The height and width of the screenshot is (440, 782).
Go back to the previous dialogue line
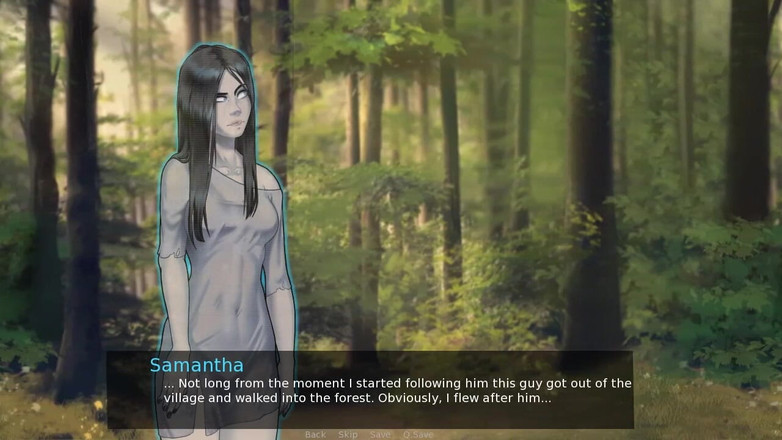pos(315,435)
